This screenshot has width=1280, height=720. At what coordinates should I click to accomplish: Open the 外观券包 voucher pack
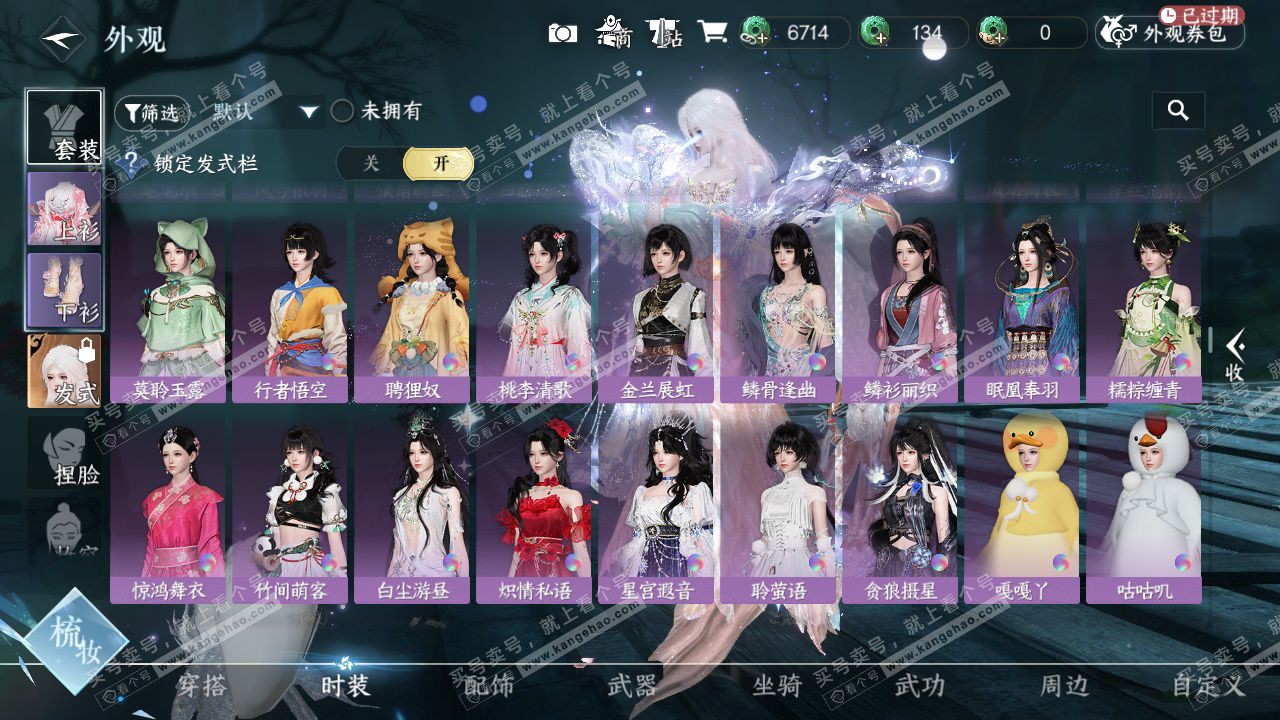[1170, 33]
